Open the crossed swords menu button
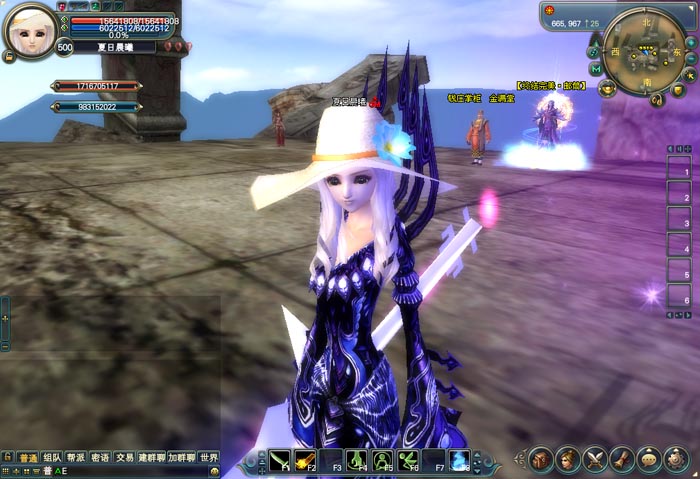This screenshot has height=479, width=700. pyautogui.click(x=595, y=459)
